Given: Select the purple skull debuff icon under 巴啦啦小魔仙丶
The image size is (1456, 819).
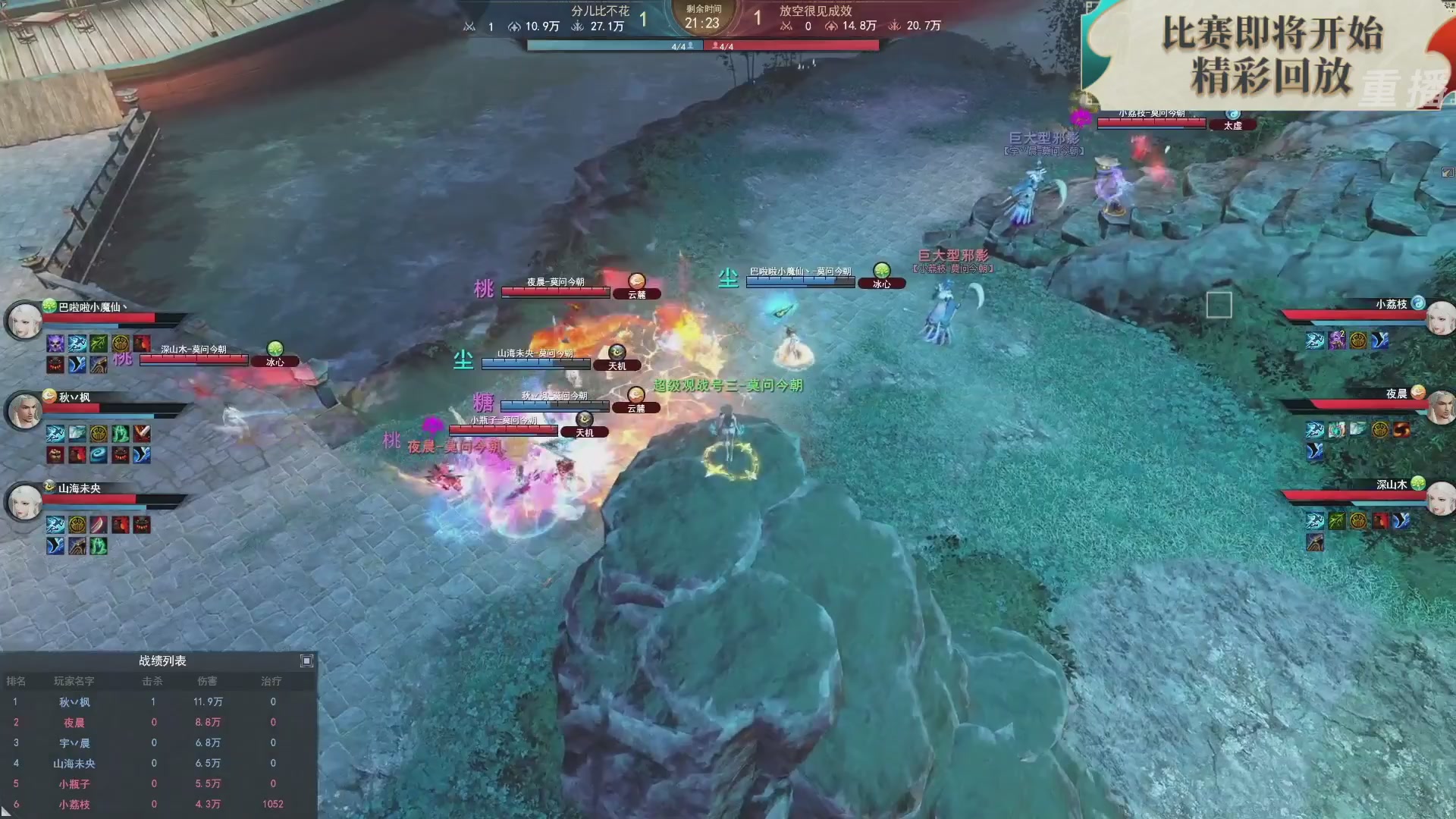Looking at the screenshot, I should (x=55, y=344).
